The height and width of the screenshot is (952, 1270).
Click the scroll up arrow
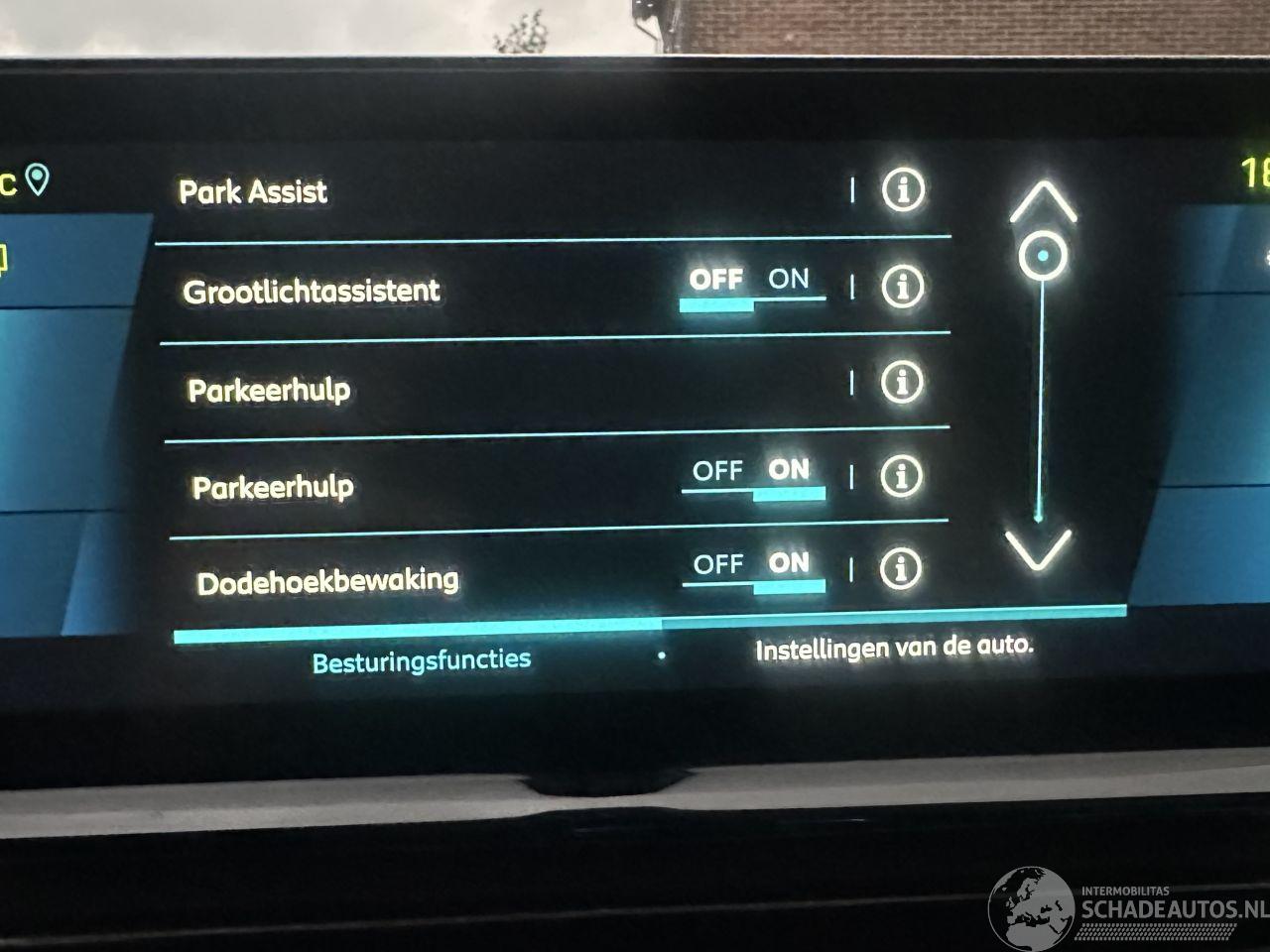coord(1043,202)
